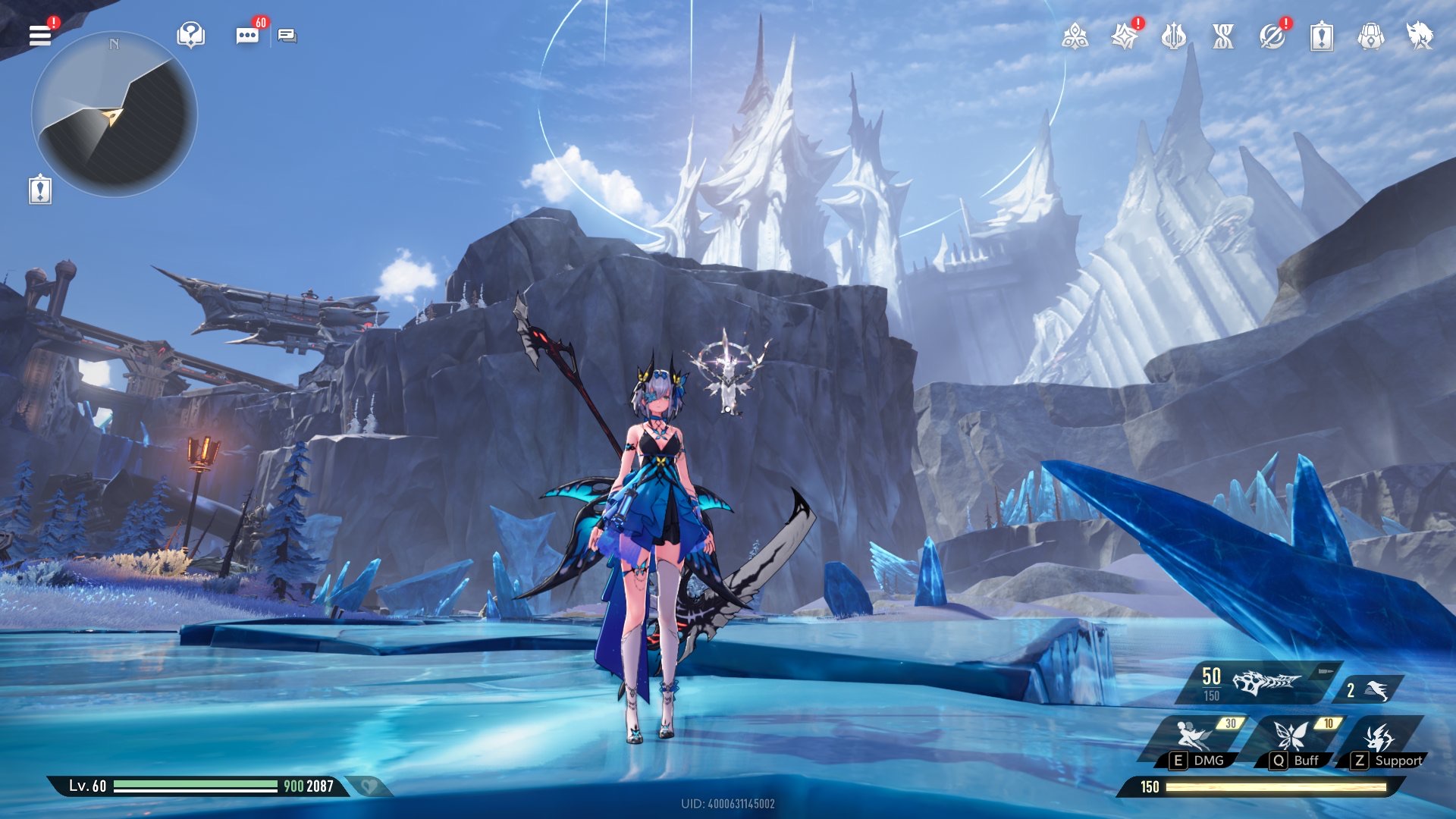Image resolution: width=1456 pixels, height=819 pixels.
Task: Open the star icon with red alert
Action: pyautogui.click(x=1124, y=36)
